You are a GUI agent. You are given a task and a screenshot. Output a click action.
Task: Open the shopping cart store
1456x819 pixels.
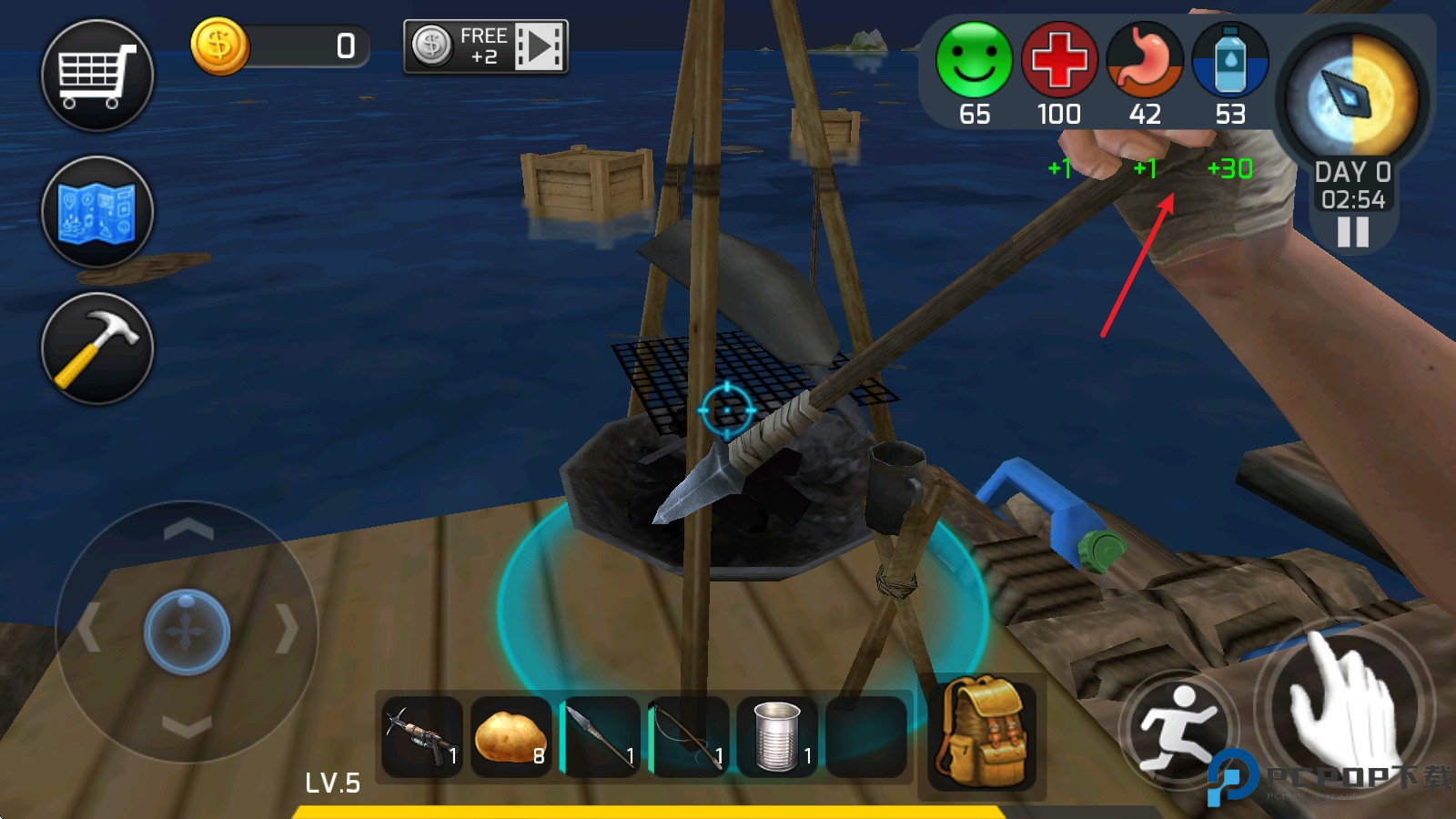click(x=97, y=76)
